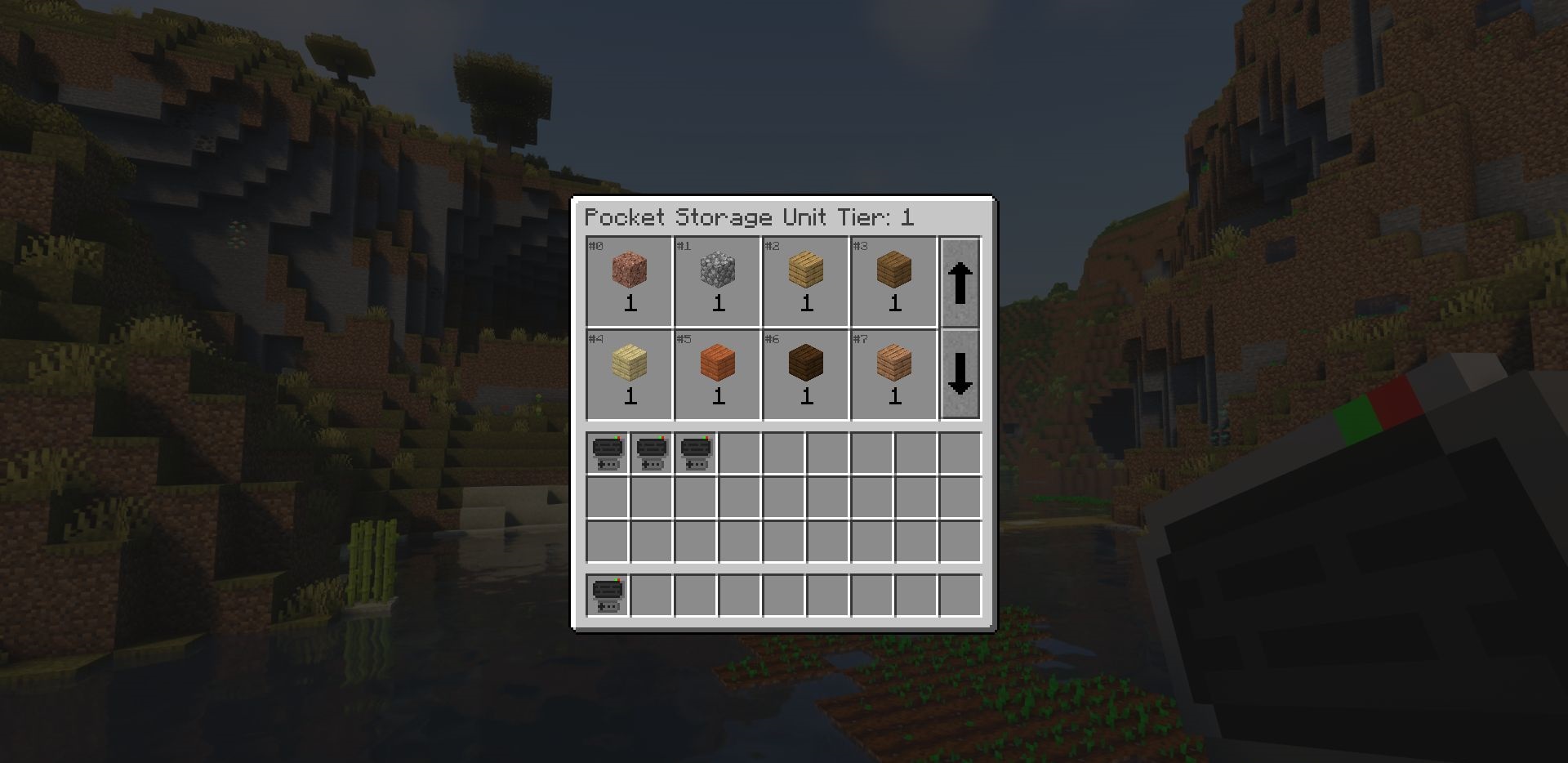Screen dimensions: 1568x763
Task: Click the down arrow scroll button
Action: point(960,375)
